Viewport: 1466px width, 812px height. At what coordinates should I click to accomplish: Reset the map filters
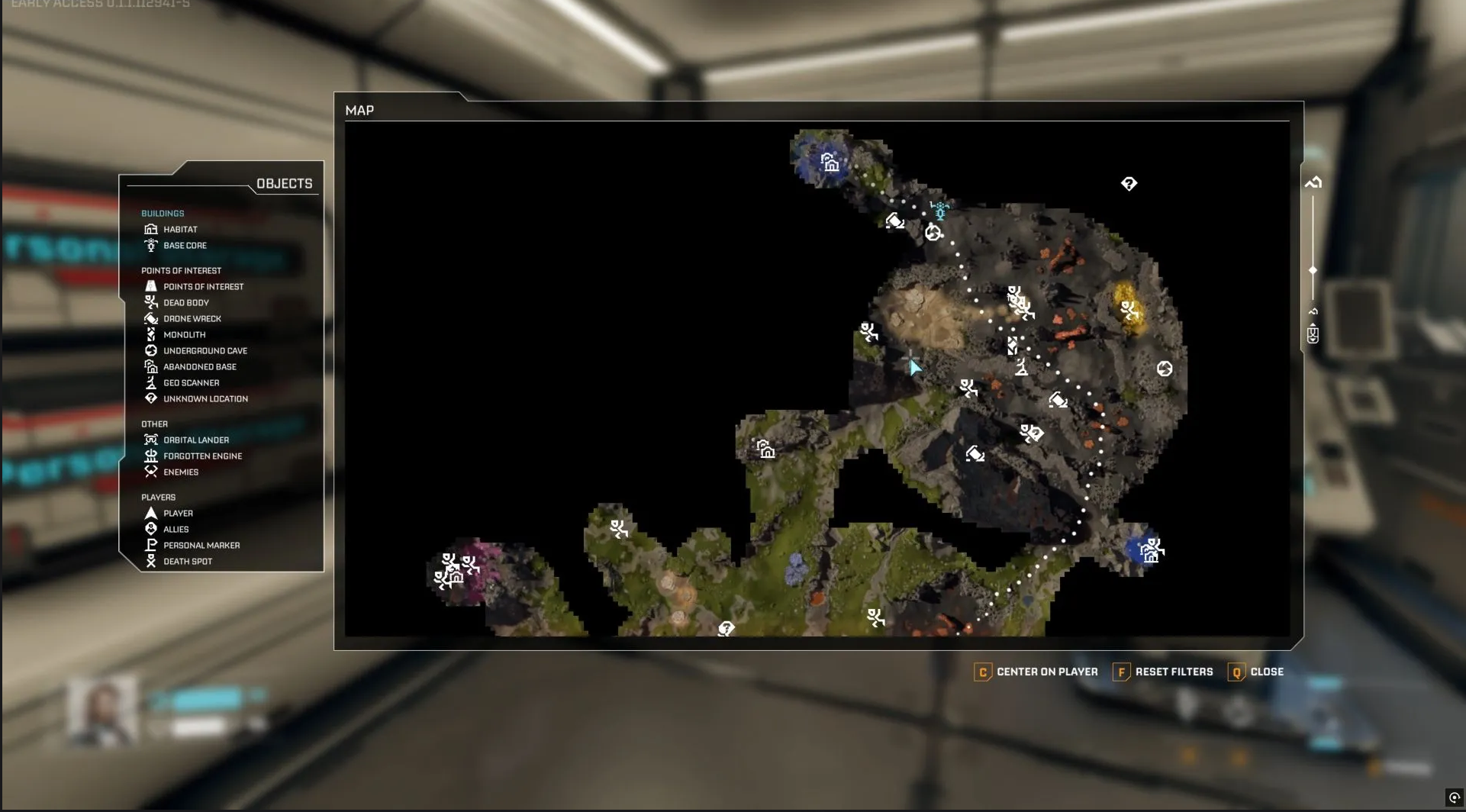click(x=1163, y=672)
